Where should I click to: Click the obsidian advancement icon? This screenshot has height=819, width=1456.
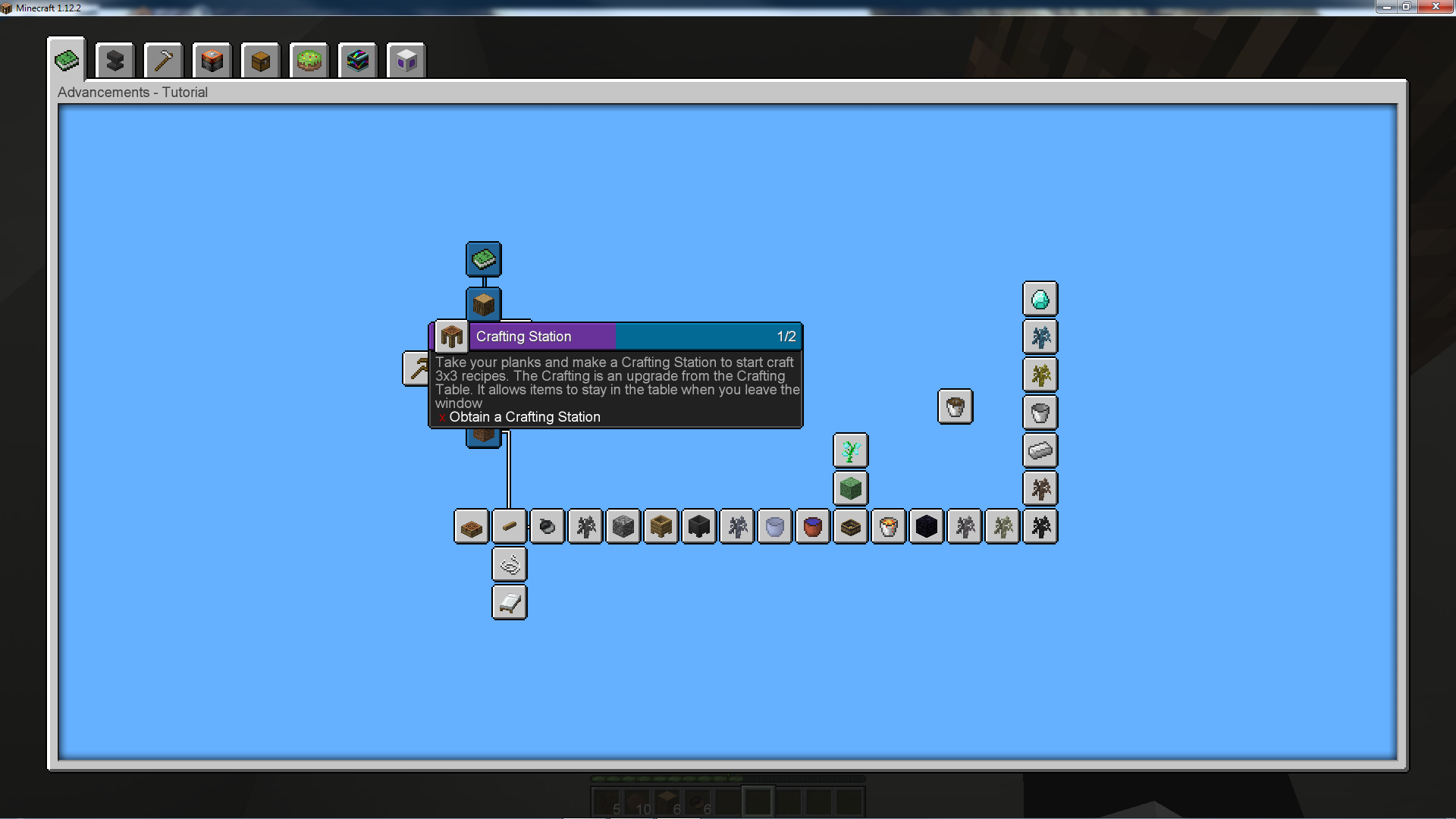pyautogui.click(x=926, y=526)
